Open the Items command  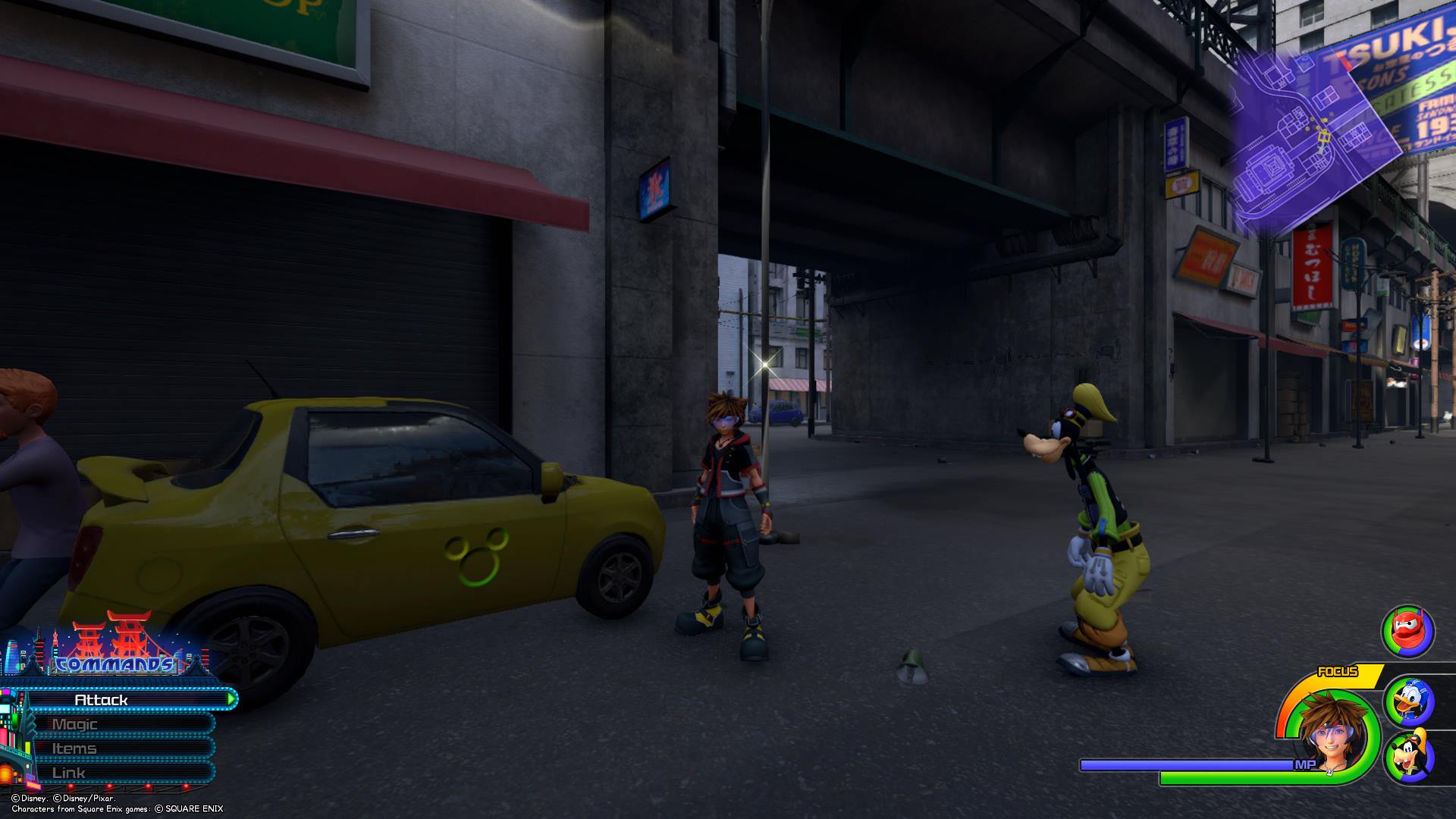tap(114, 748)
